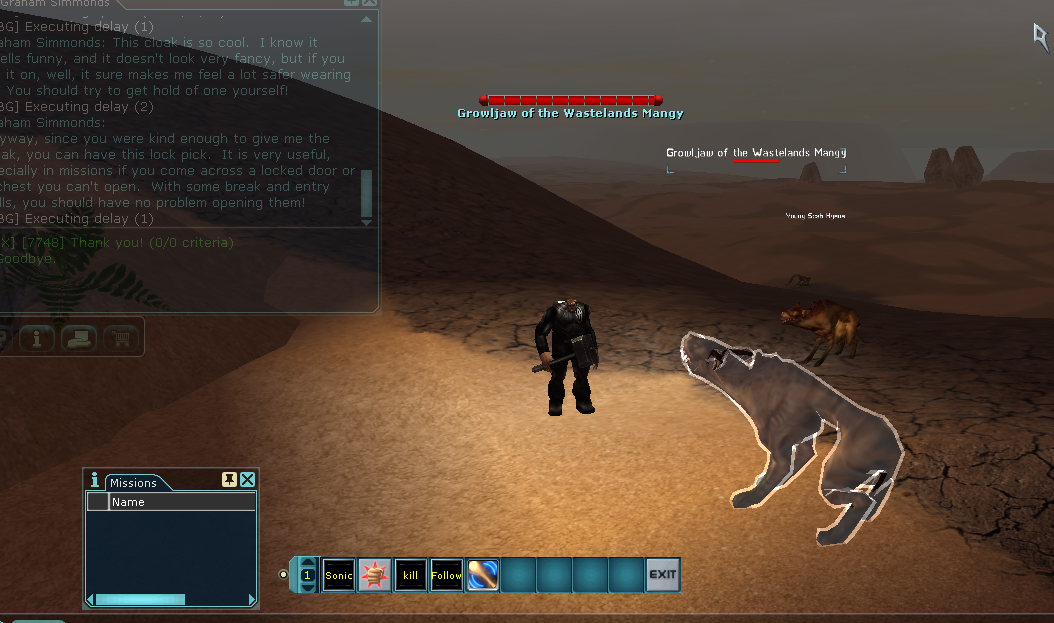Close the Missions window
1054x623 pixels.
click(x=248, y=480)
